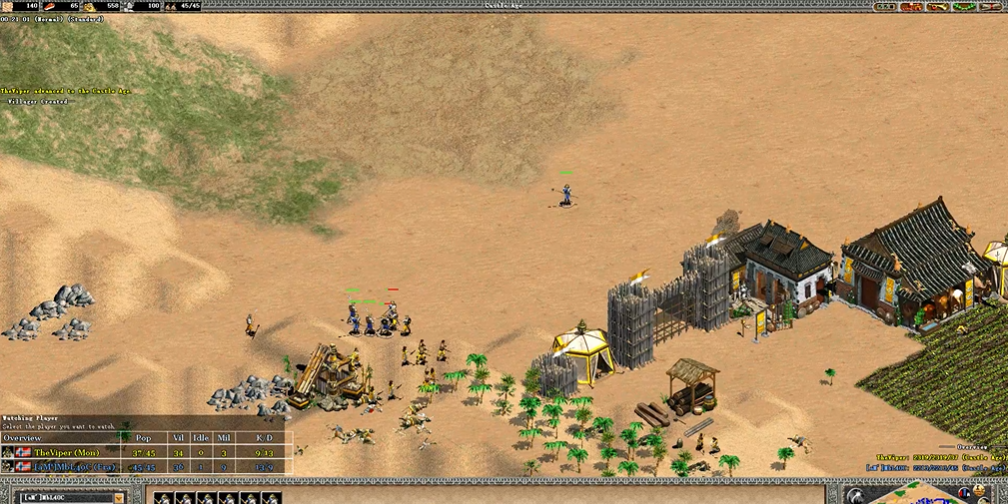Click the round signal button left of minimap
1008x504 pixels.
coord(857,496)
